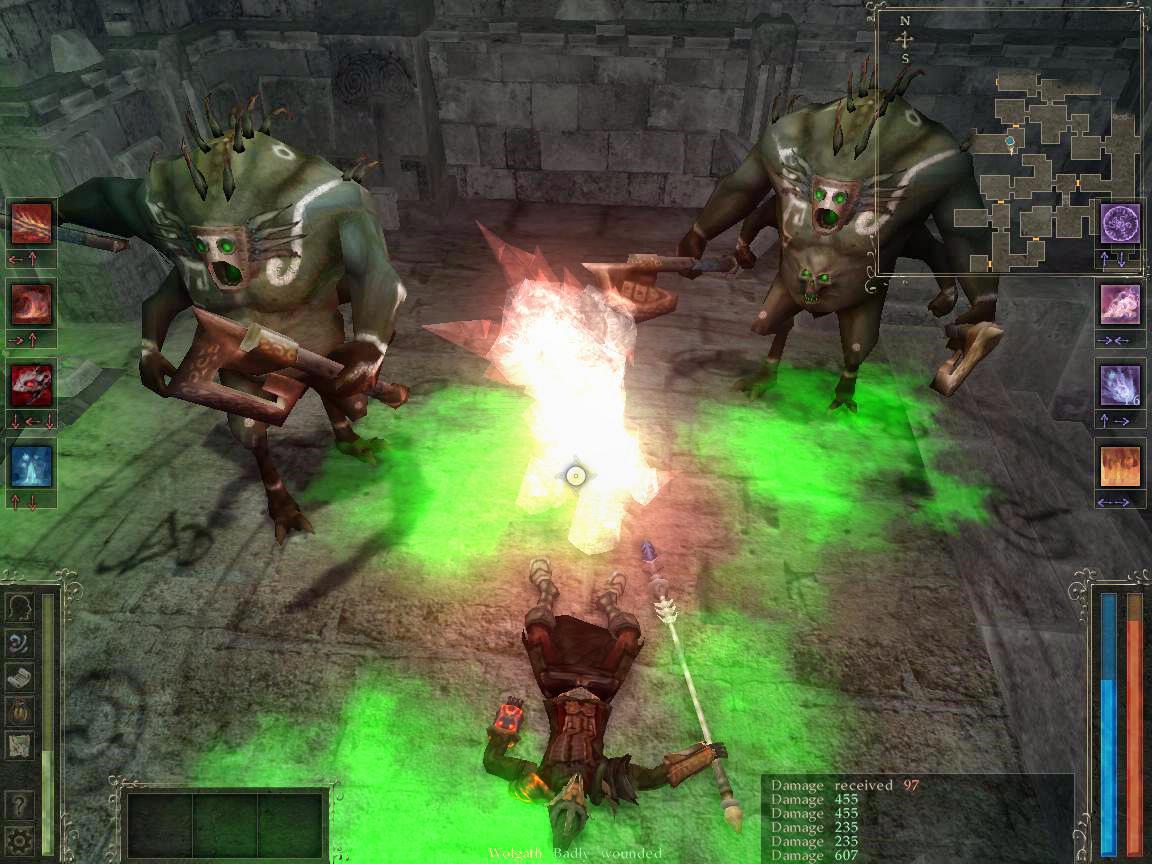
Task: Activate the violet burst spell icon
Action: [1120, 385]
